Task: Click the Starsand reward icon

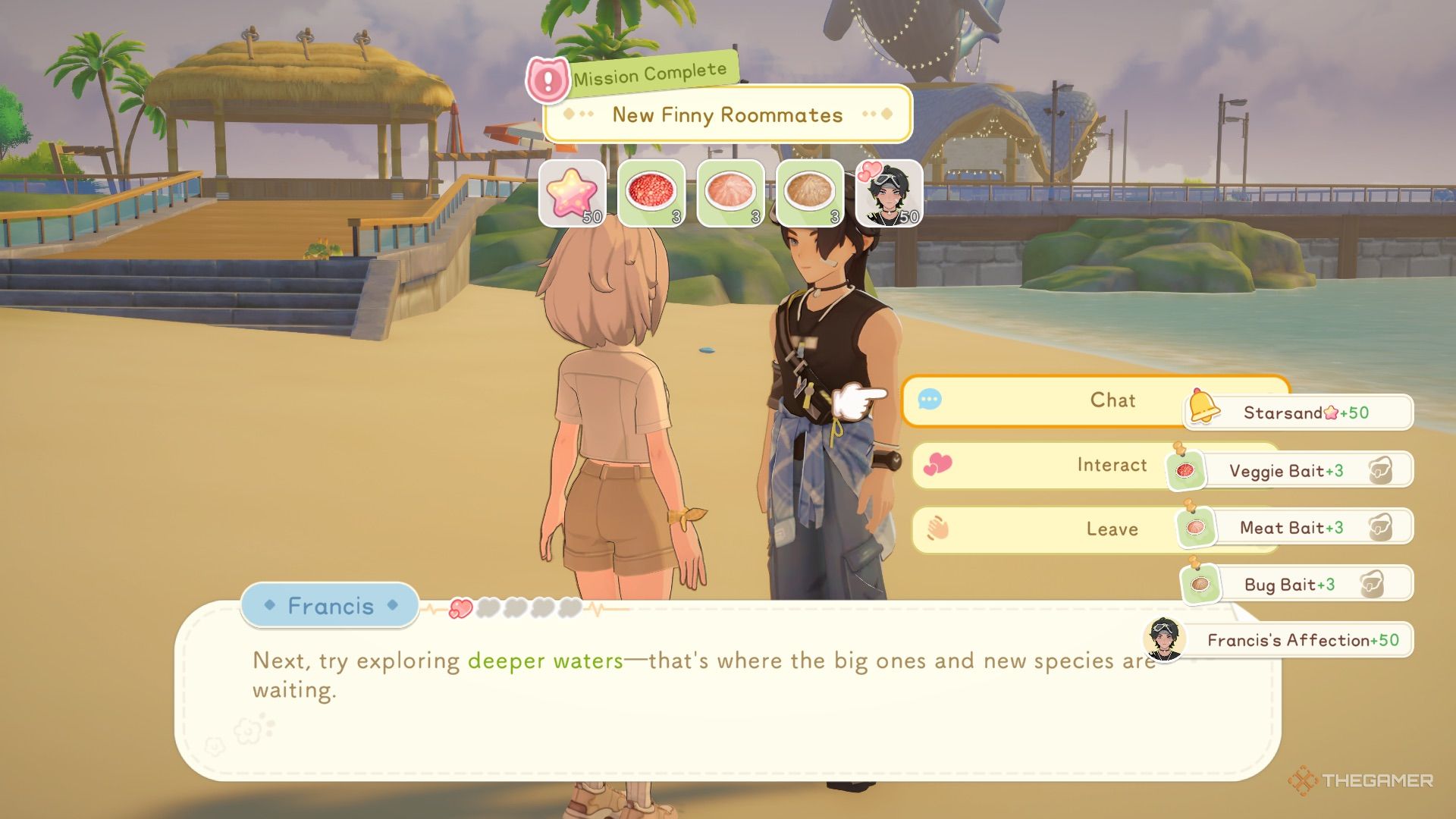Action: 572,193
